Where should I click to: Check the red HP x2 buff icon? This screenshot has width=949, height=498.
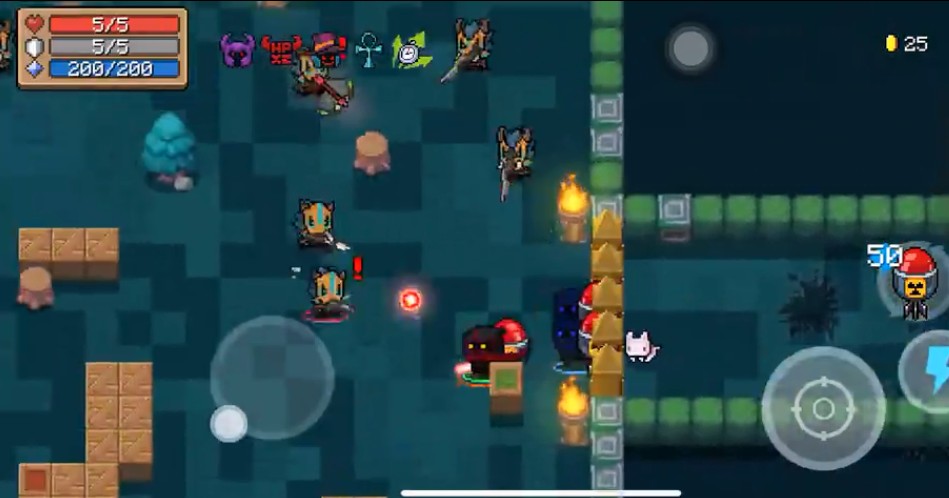tap(281, 48)
